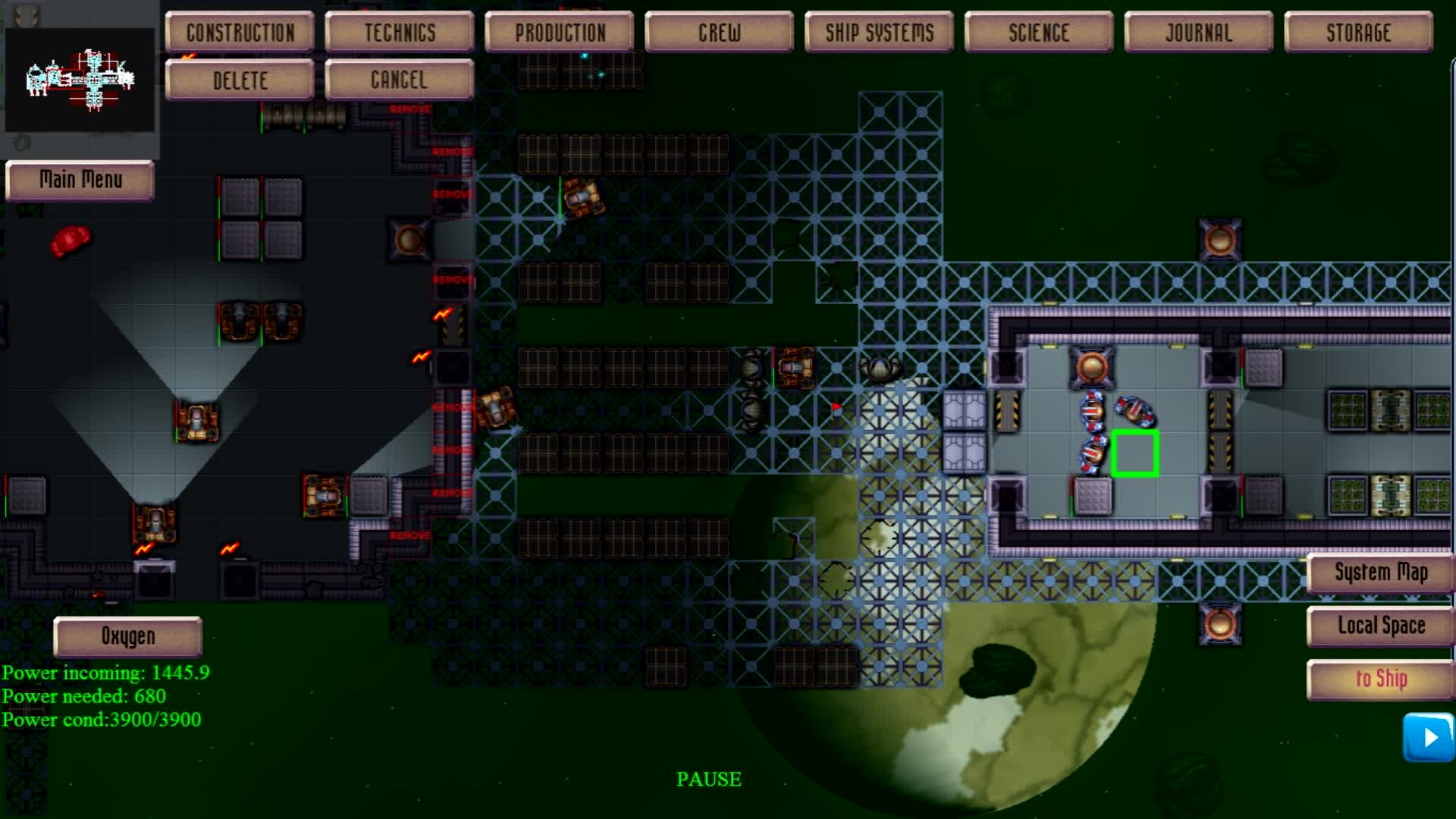Switch to Local Space view
Image resolution: width=1456 pixels, height=819 pixels.
pyautogui.click(x=1380, y=626)
